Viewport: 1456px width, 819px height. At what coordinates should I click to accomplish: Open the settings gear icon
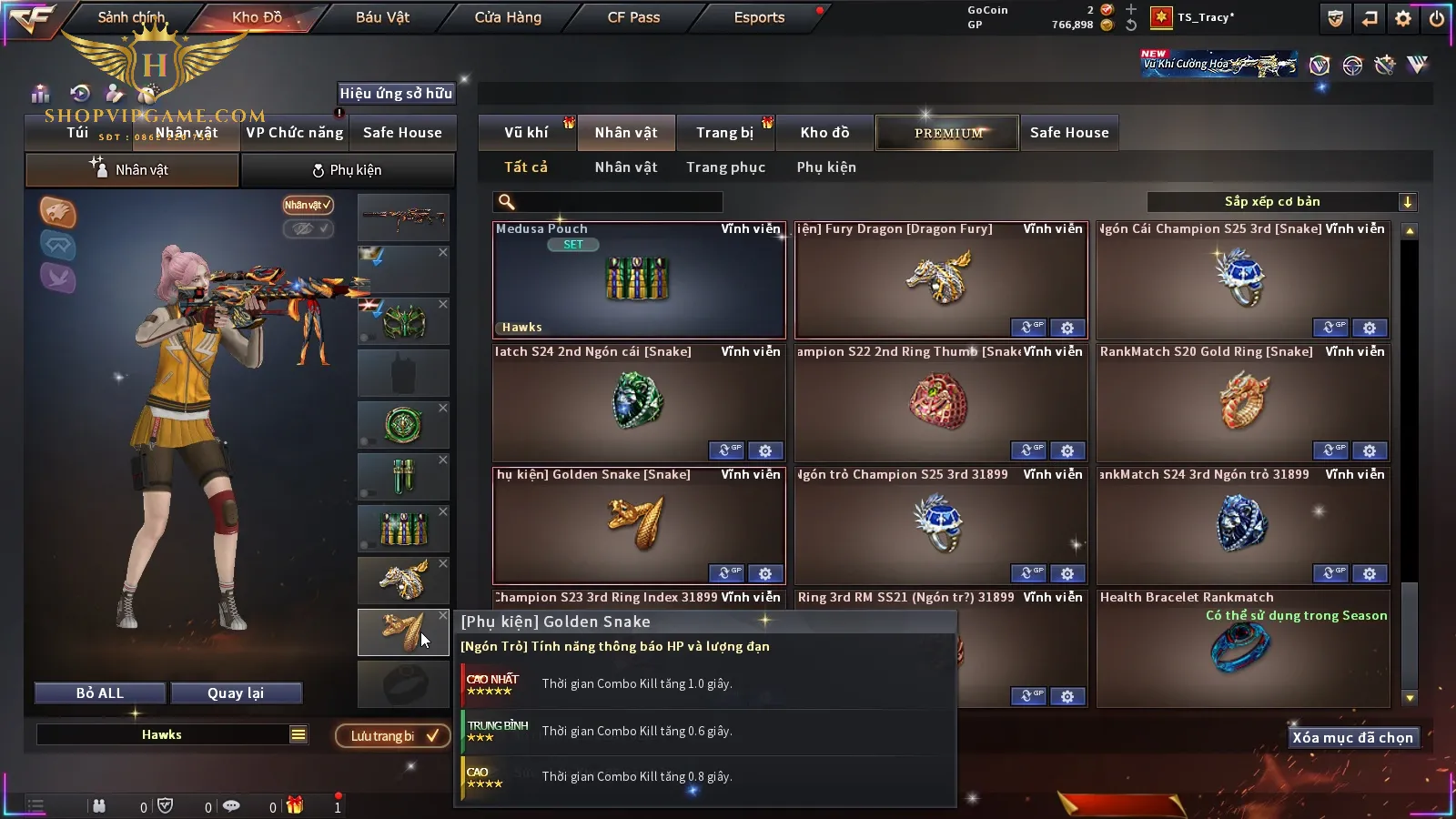1403,18
